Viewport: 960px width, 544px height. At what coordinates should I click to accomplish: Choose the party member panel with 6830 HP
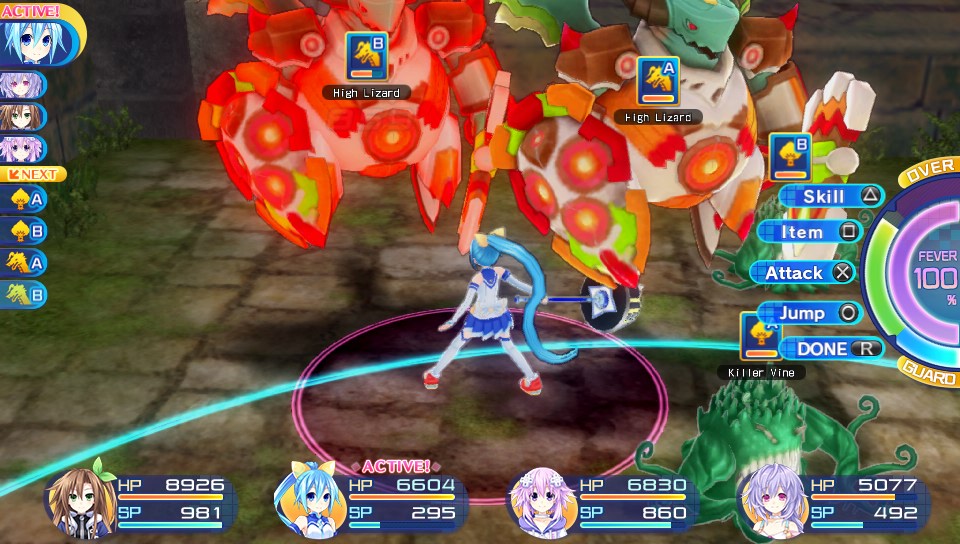(x=601, y=499)
